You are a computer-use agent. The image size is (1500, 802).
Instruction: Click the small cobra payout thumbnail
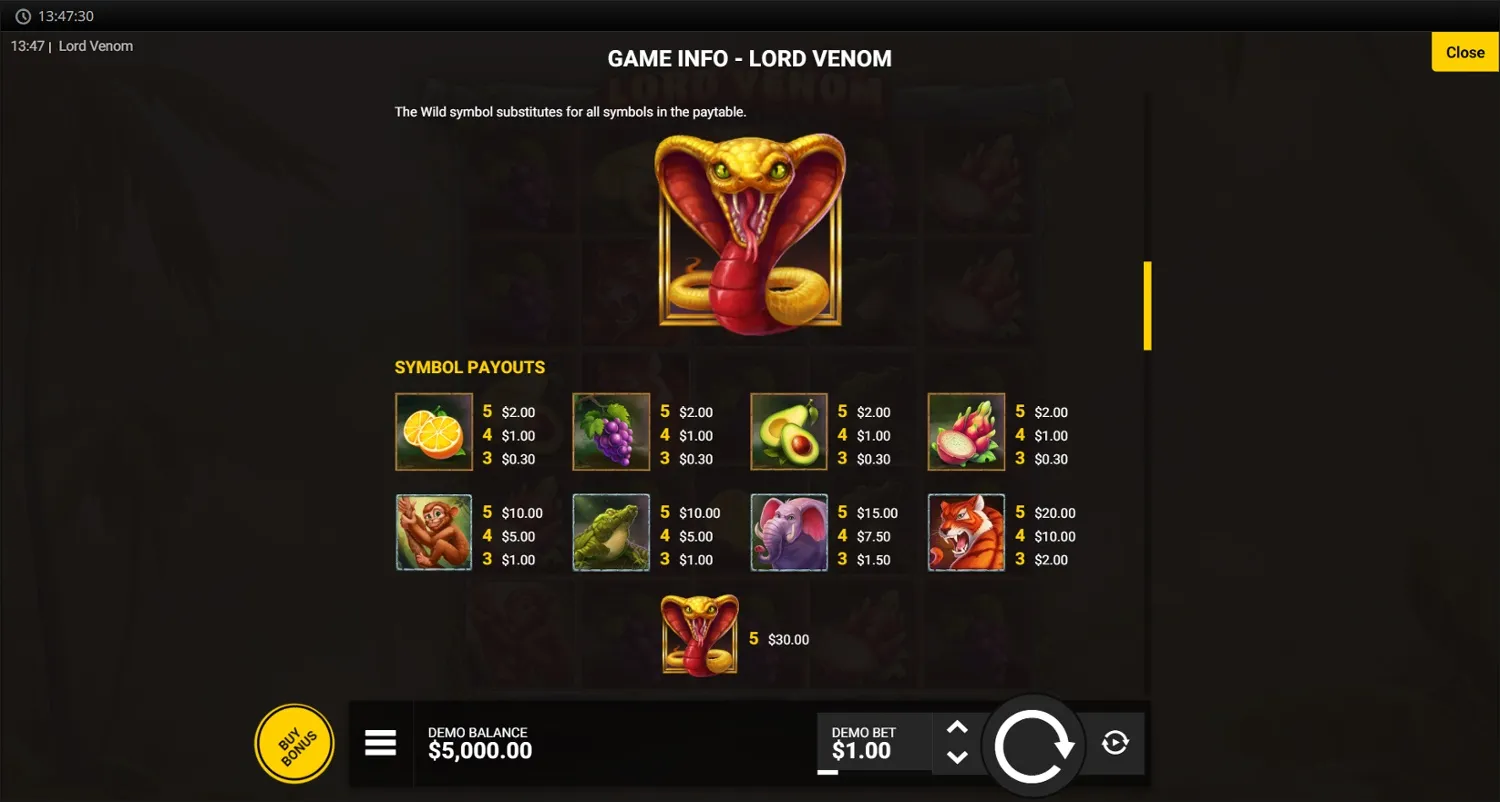tap(699, 634)
